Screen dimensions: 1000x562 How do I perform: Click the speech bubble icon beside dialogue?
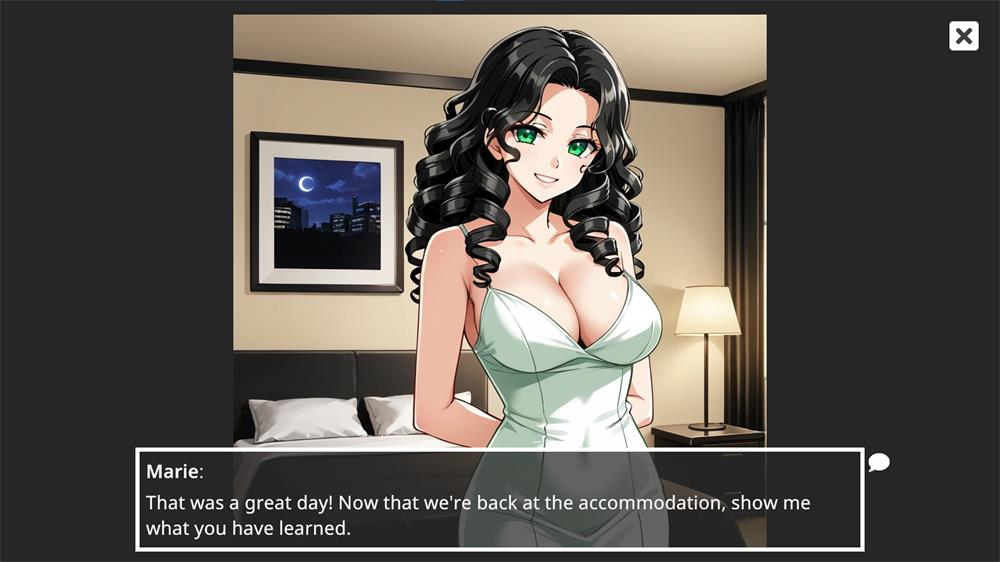coord(878,462)
